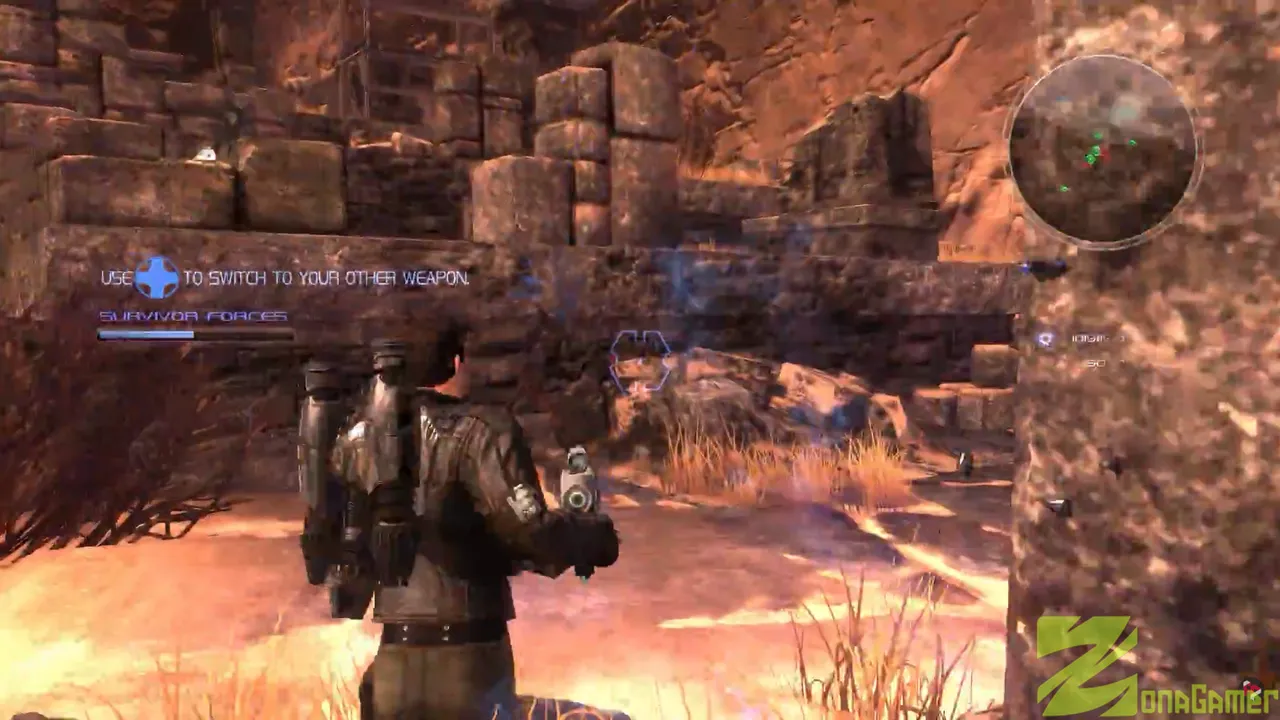This screenshot has width=1280, height=720.
Task: Click the glowing weapon icon beside ammo count
Action: pos(1046,339)
